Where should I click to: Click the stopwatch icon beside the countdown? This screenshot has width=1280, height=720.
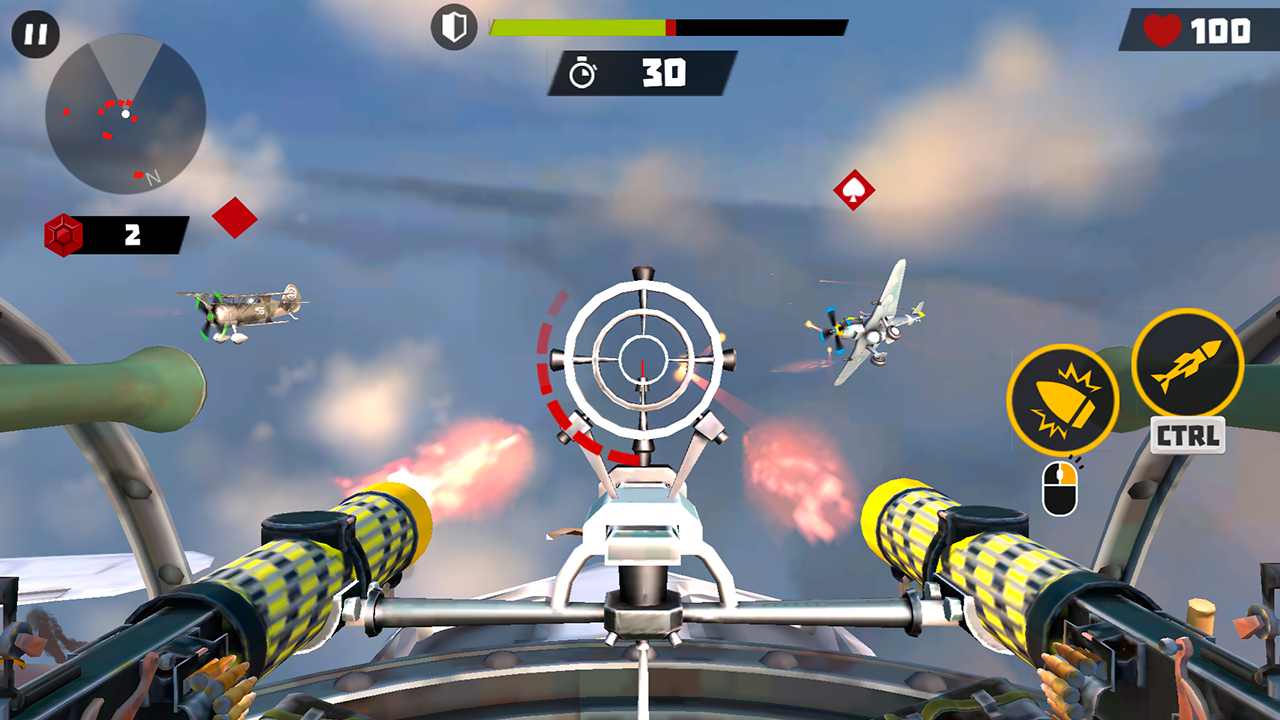tap(583, 72)
